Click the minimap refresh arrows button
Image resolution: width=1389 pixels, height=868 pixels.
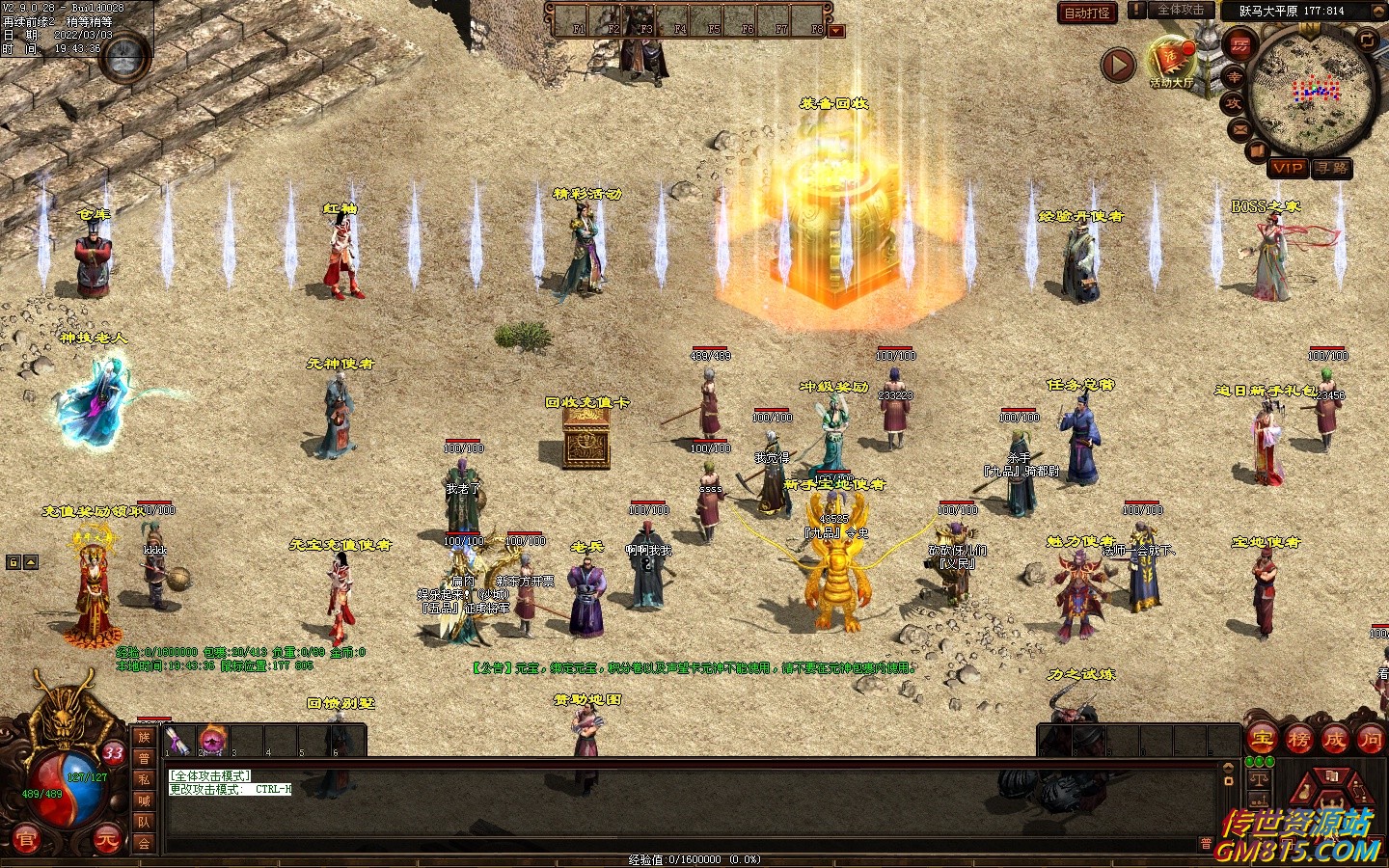(x=1367, y=40)
